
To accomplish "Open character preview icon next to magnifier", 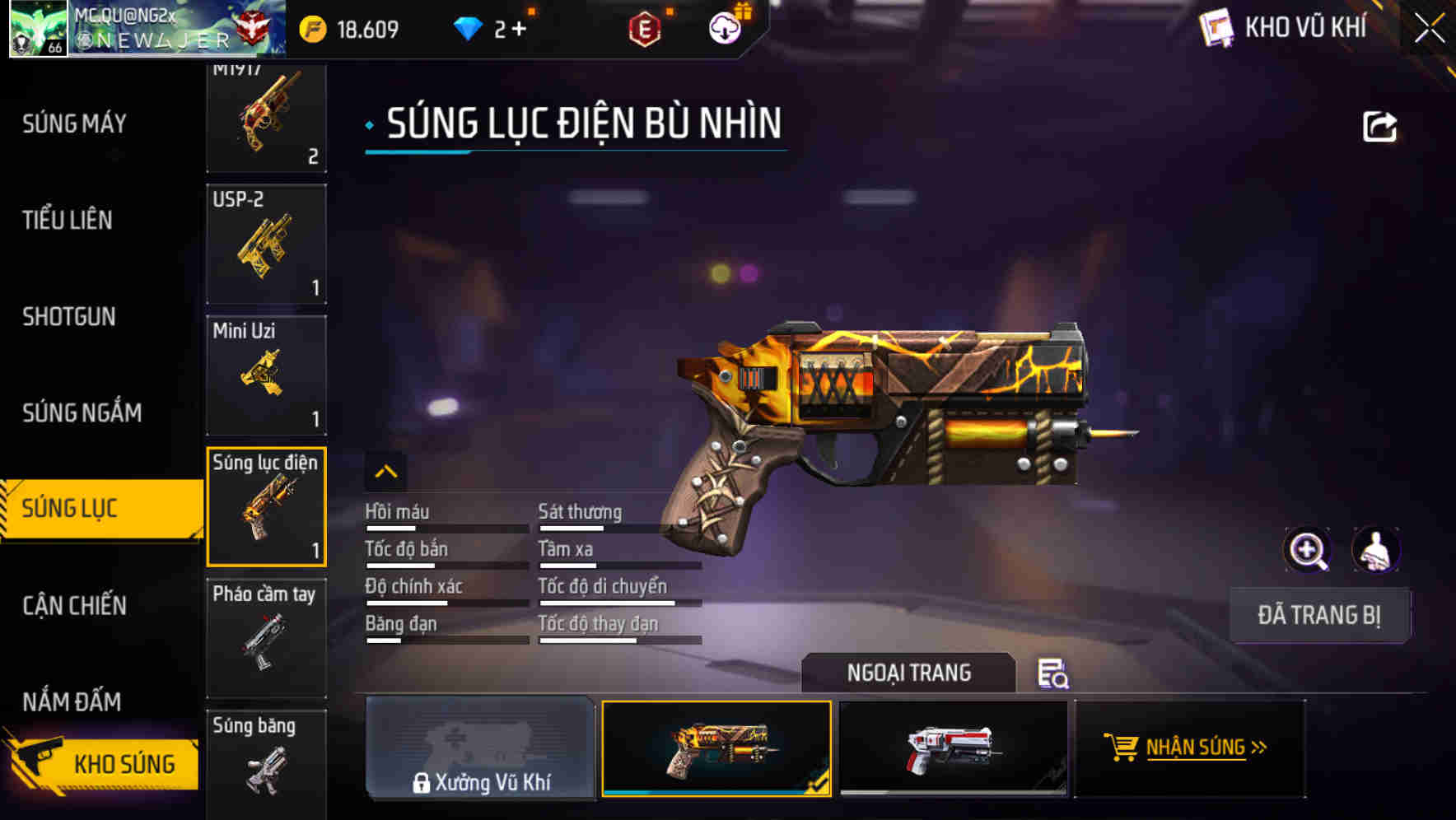I will tap(1377, 549).
